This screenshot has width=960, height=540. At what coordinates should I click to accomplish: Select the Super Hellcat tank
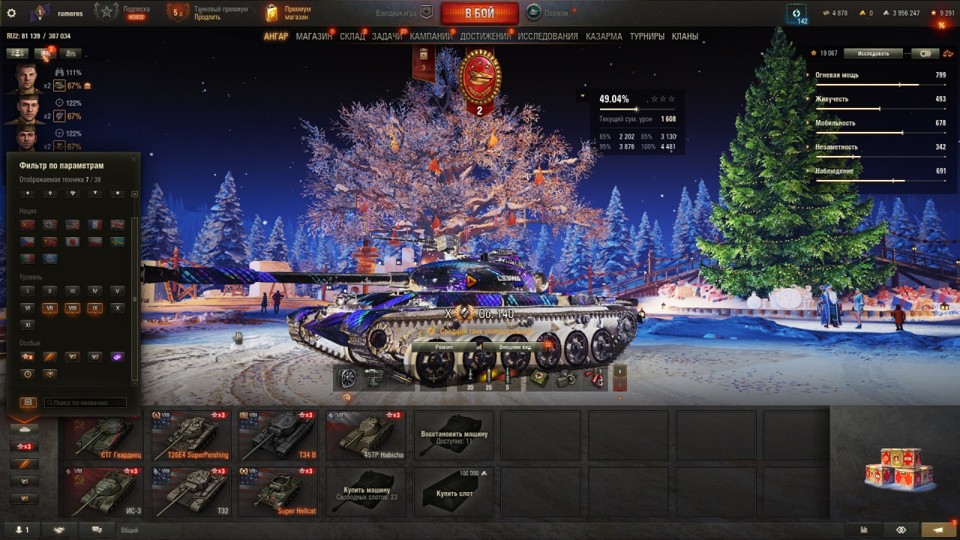277,490
